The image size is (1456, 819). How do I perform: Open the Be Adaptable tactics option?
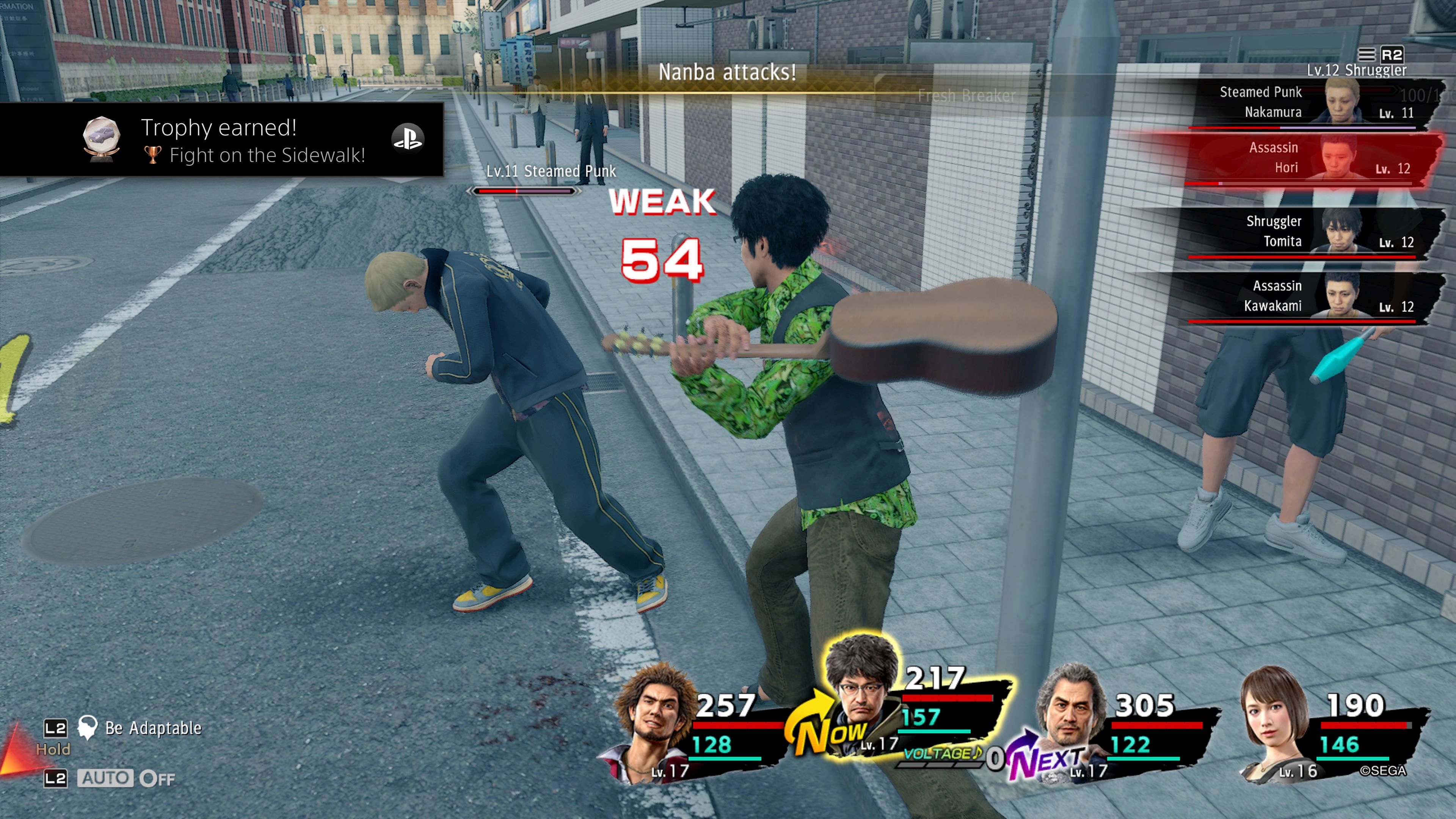pos(152,728)
